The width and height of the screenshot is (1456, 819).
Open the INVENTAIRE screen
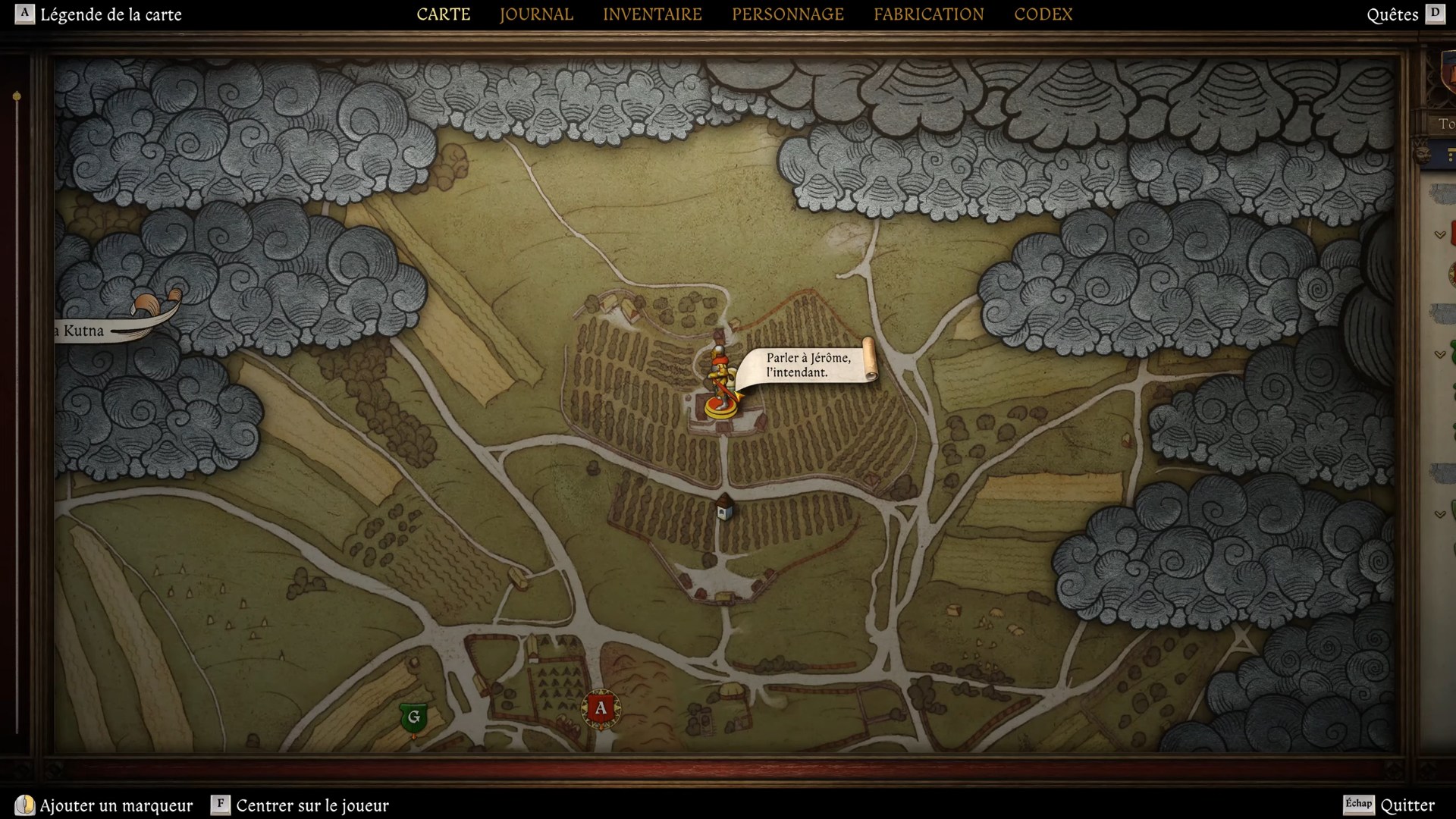(652, 14)
